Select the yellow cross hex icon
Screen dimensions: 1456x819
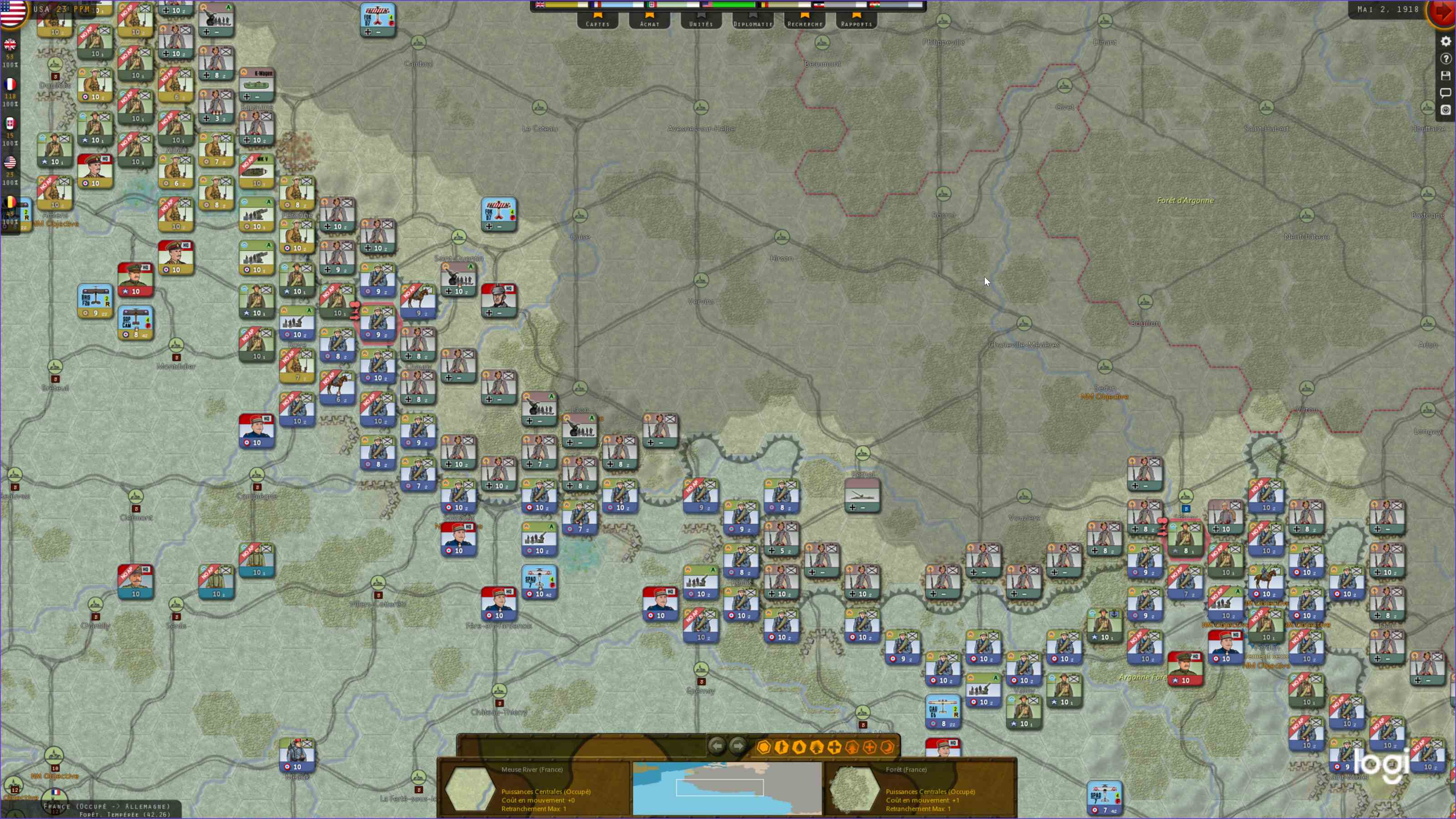pyautogui.click(x=835, y=747)
